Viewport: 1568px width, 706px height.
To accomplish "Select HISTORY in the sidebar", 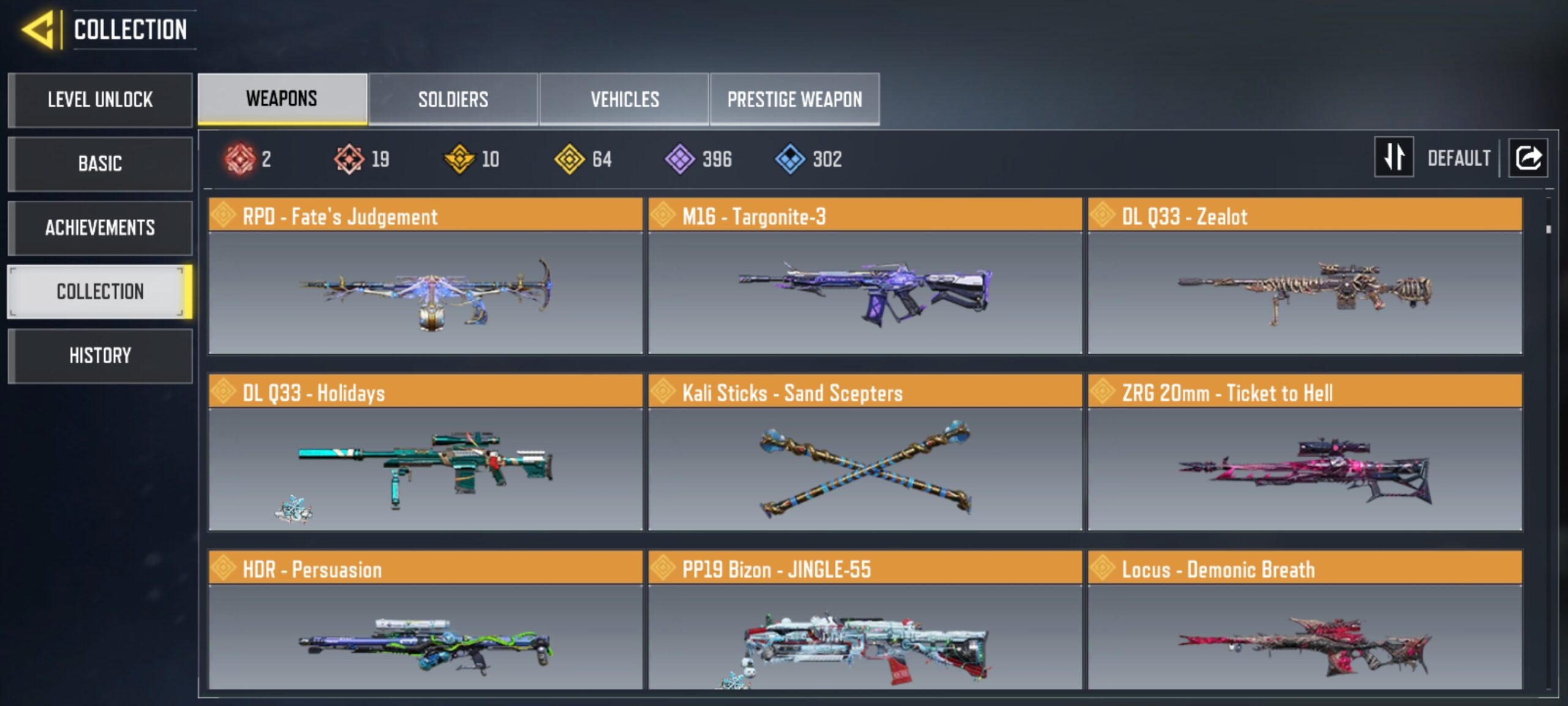I will [99, 355].
